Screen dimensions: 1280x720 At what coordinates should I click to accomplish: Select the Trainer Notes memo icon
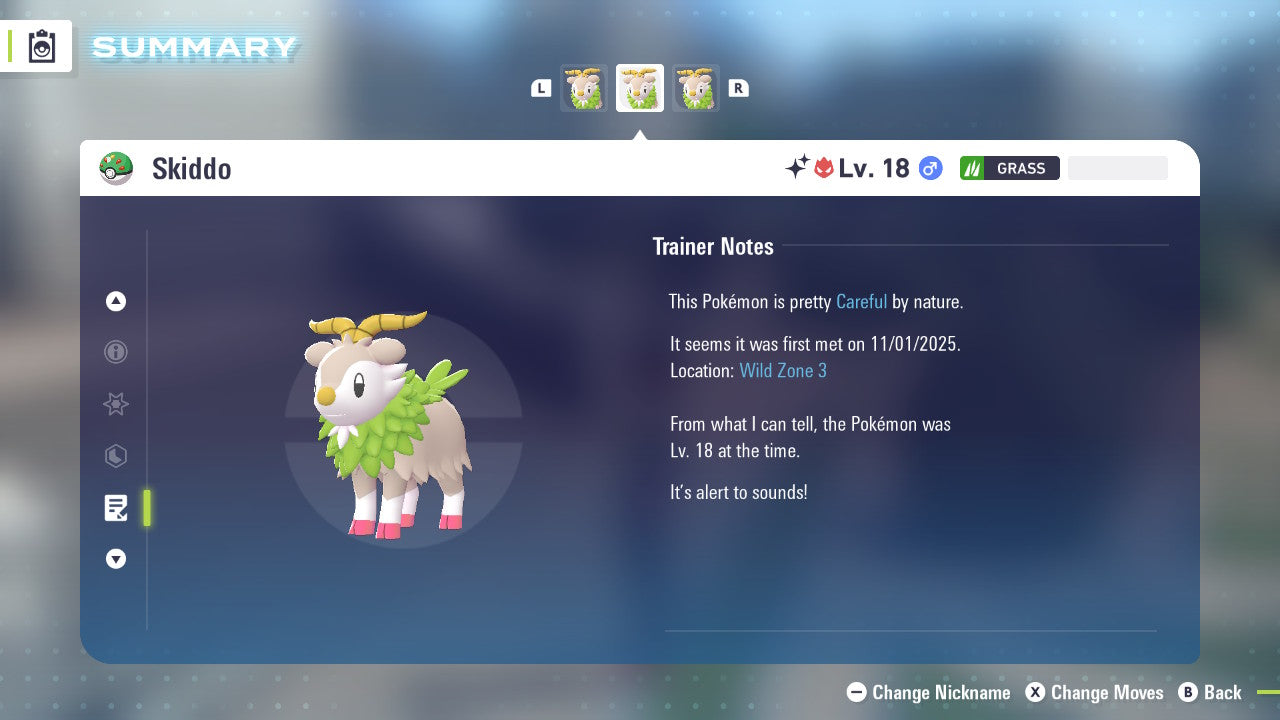[x=115, y=507]
